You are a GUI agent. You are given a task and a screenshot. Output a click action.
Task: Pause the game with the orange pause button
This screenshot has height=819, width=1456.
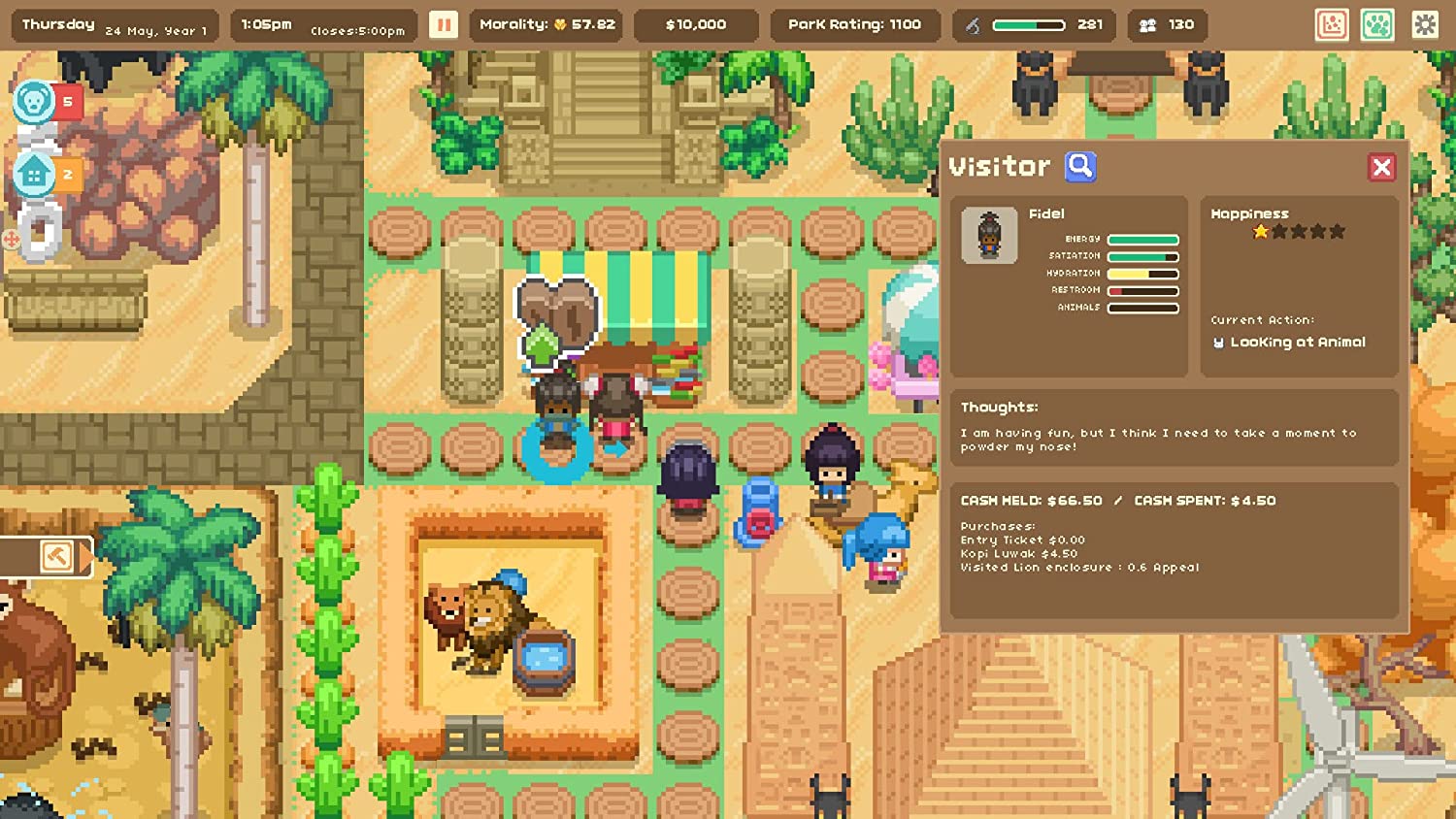444,24
